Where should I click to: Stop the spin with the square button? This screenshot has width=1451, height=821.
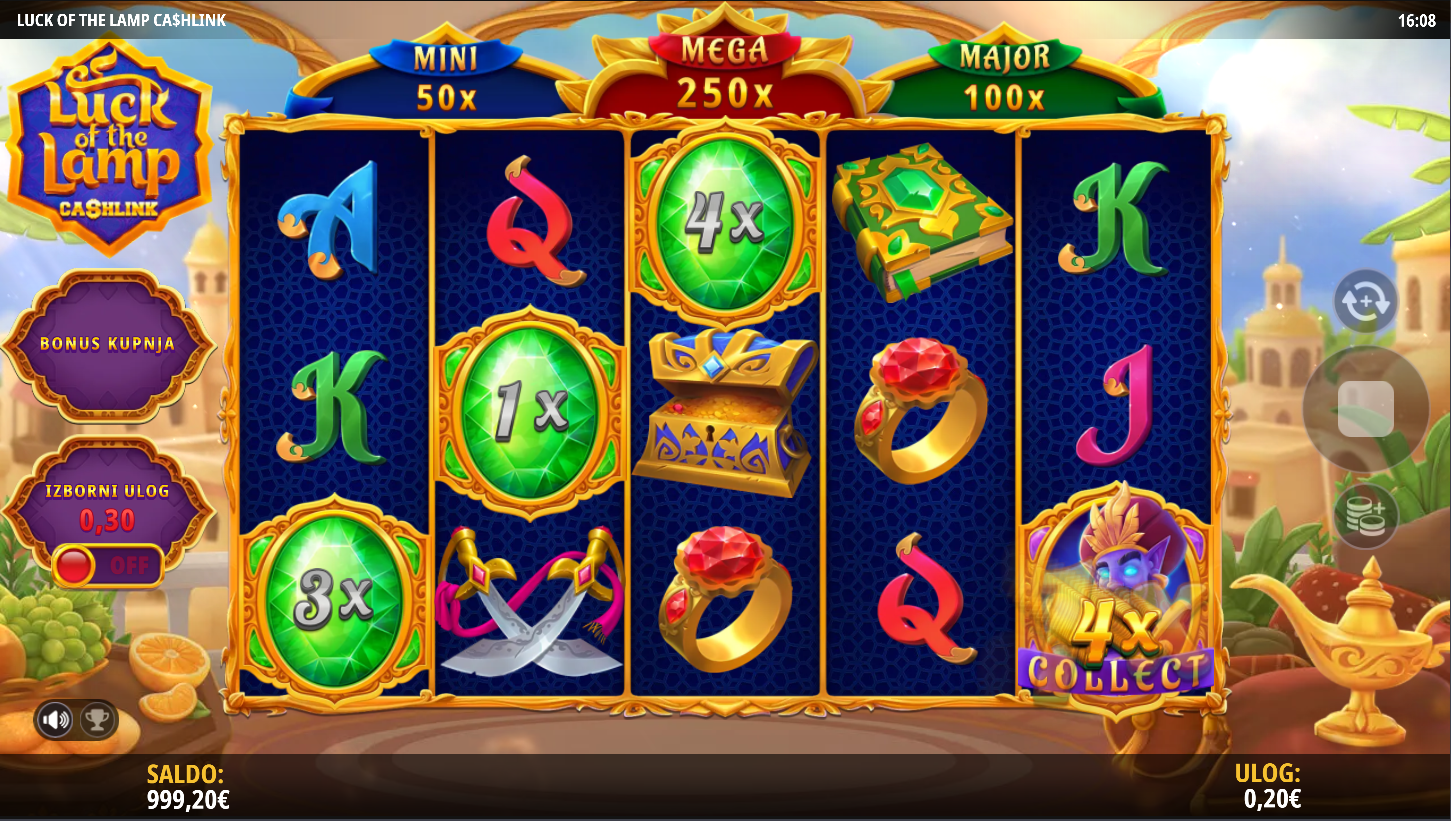1365,408
